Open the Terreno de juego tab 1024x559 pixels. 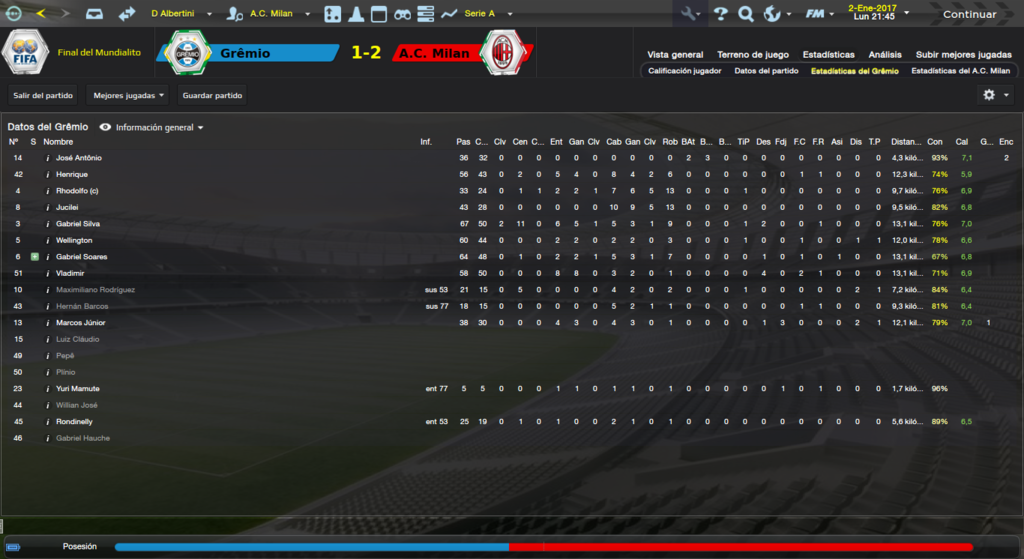753,55
